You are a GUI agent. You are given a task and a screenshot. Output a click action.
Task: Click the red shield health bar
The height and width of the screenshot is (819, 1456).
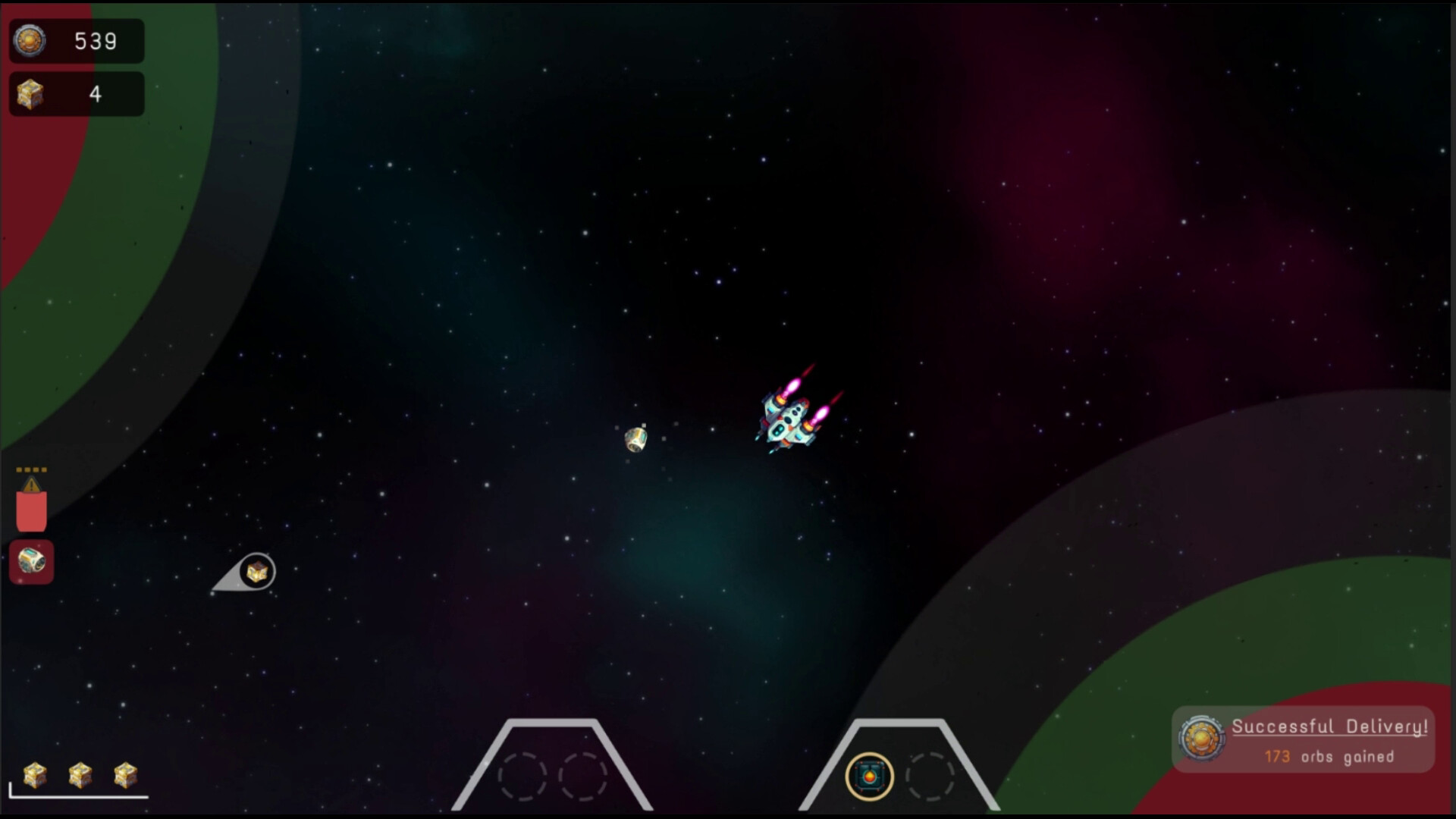coord(30,510)
